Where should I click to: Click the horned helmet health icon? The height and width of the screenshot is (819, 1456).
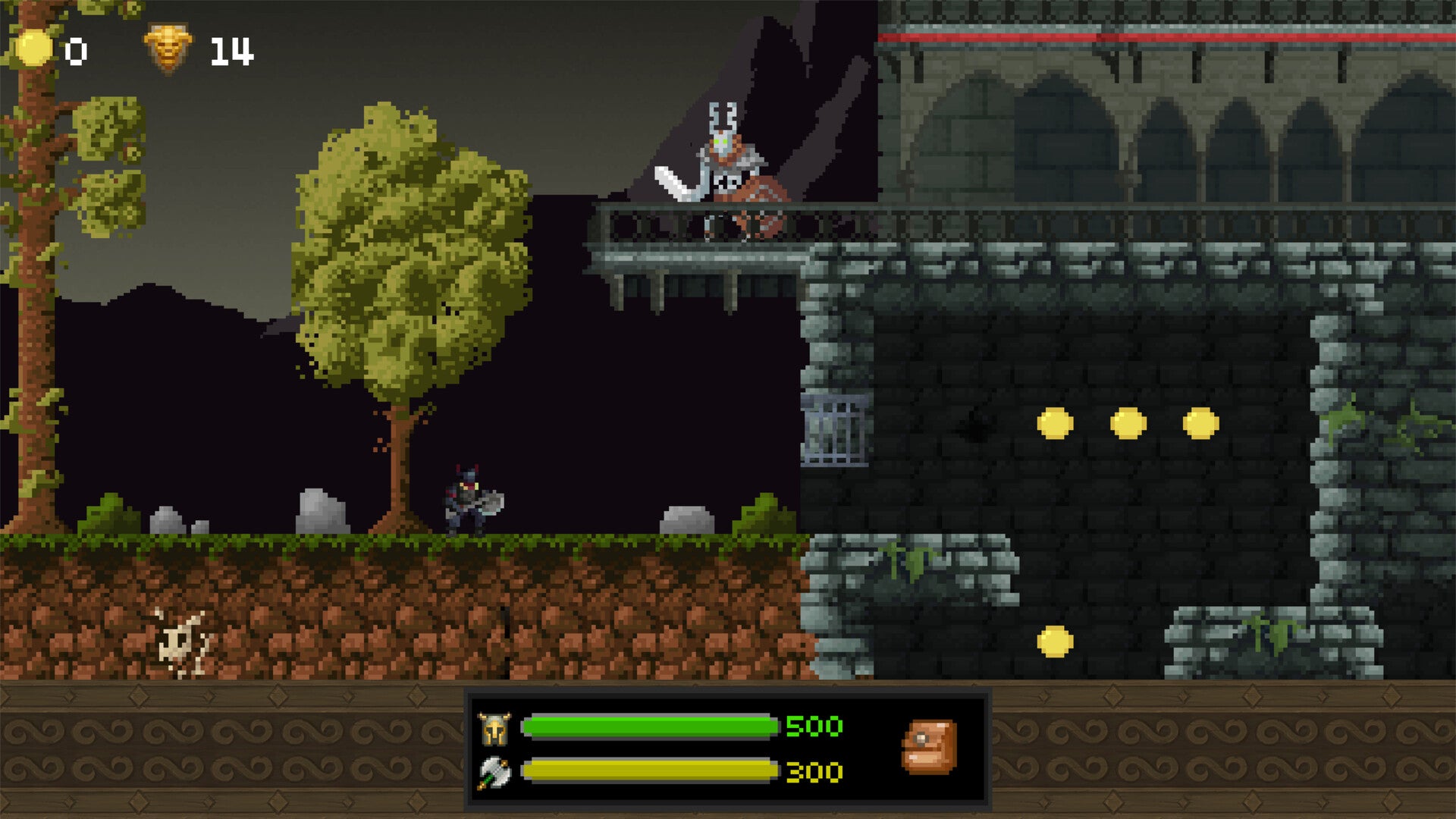[x=494, y=729]
